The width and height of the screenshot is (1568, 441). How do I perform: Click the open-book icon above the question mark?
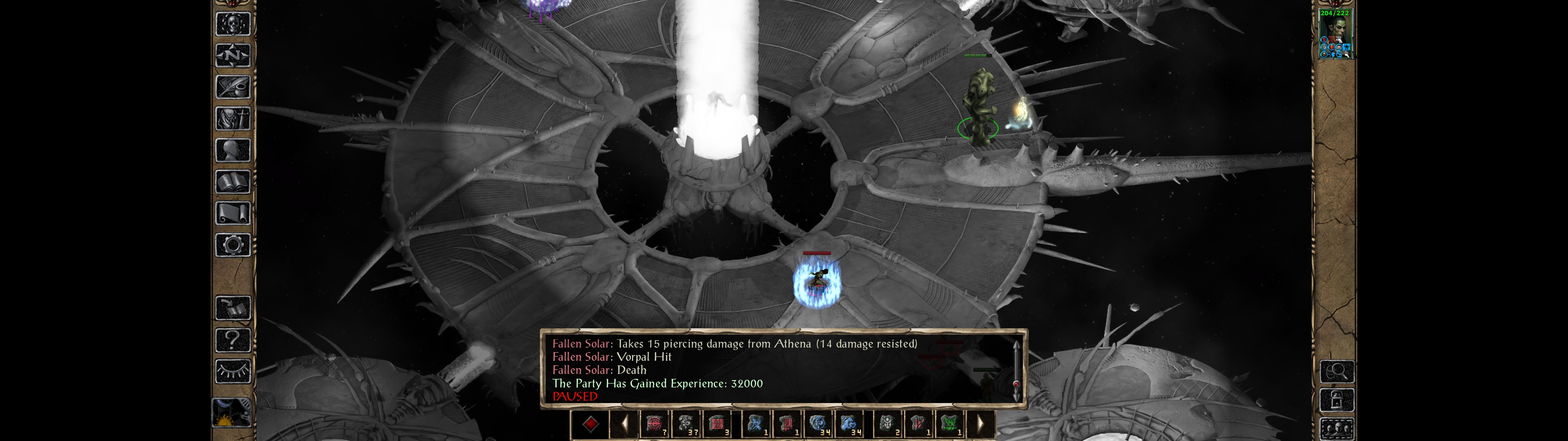pos(232,308)
